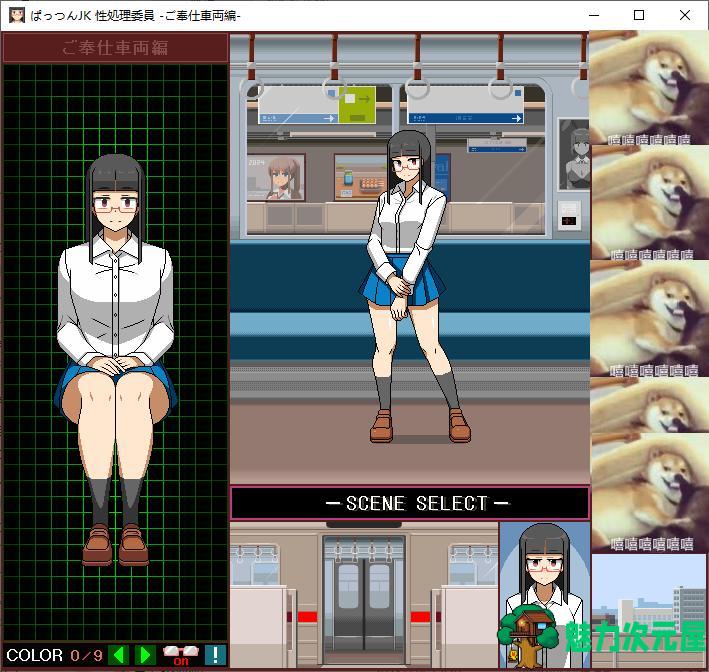Open the exclamation mark info button

(x=215, y=656)
